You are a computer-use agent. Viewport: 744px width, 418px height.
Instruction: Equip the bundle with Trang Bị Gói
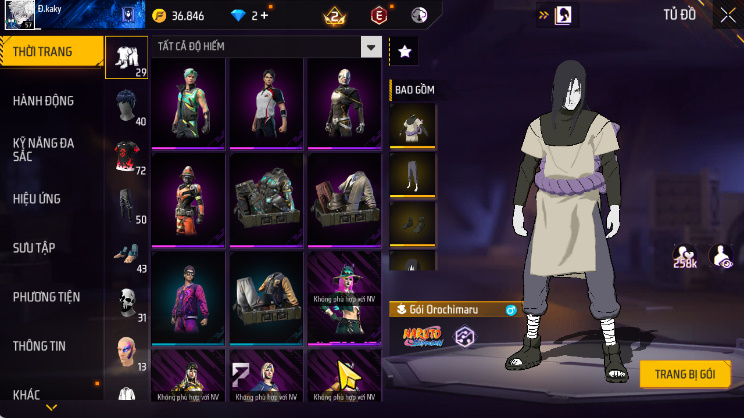point(685,373)
